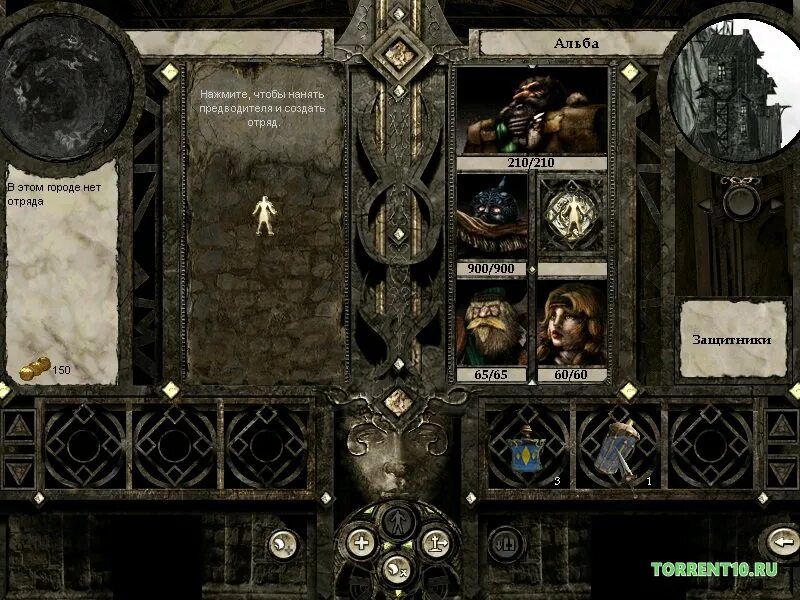Viewport: 800px width, 600px height.
Task: Click the item transfer arrows button
Action: (x=506, y=543)
